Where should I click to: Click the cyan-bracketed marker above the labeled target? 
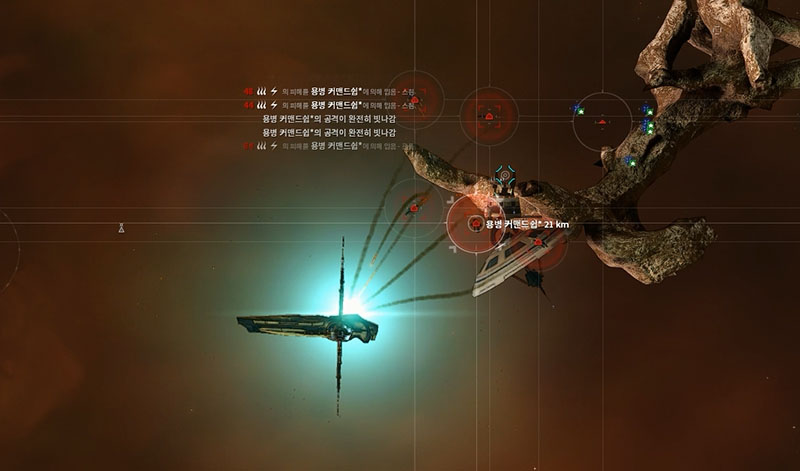504,172
